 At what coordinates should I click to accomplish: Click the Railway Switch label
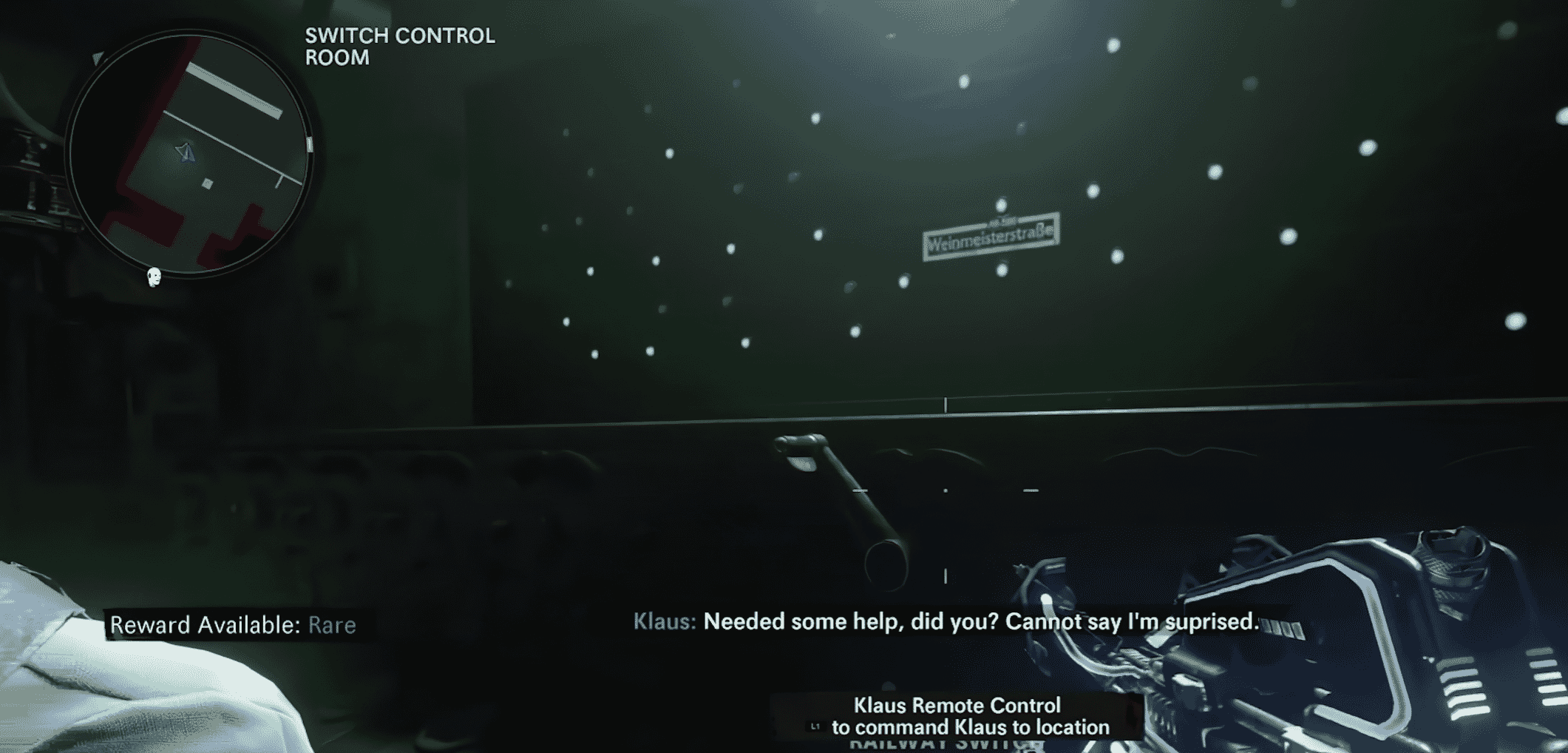[943, 747]
